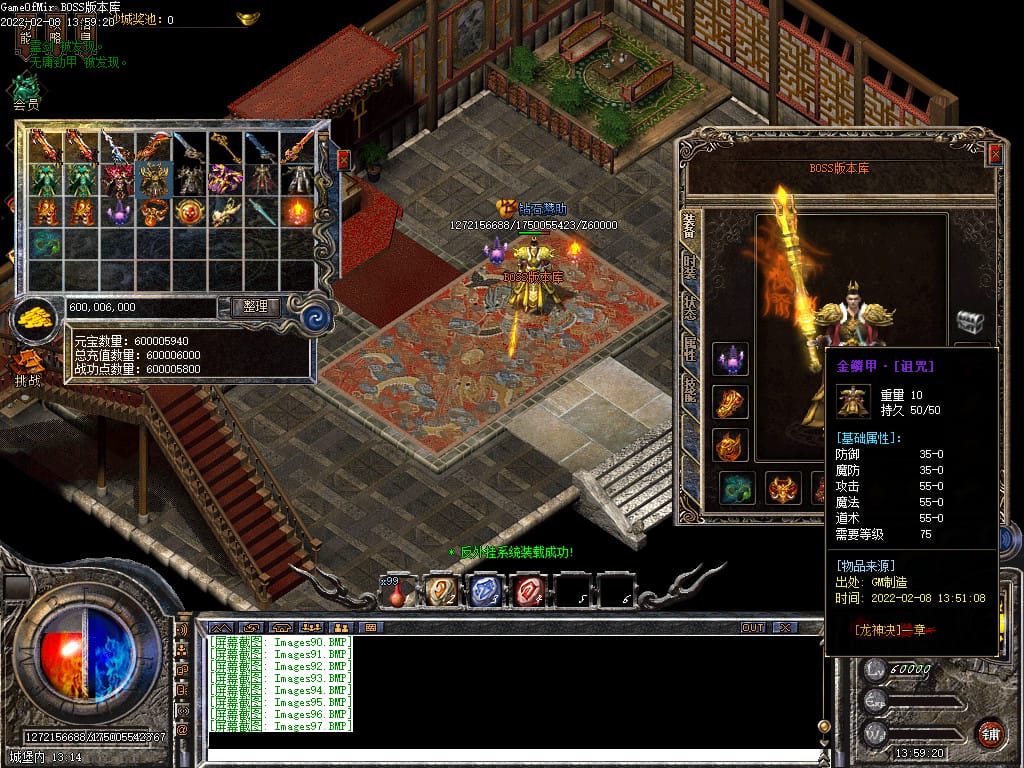Screen dimensions: 1024x768
Task: Show the 属性 attributes tab
Action: [690, 348]
